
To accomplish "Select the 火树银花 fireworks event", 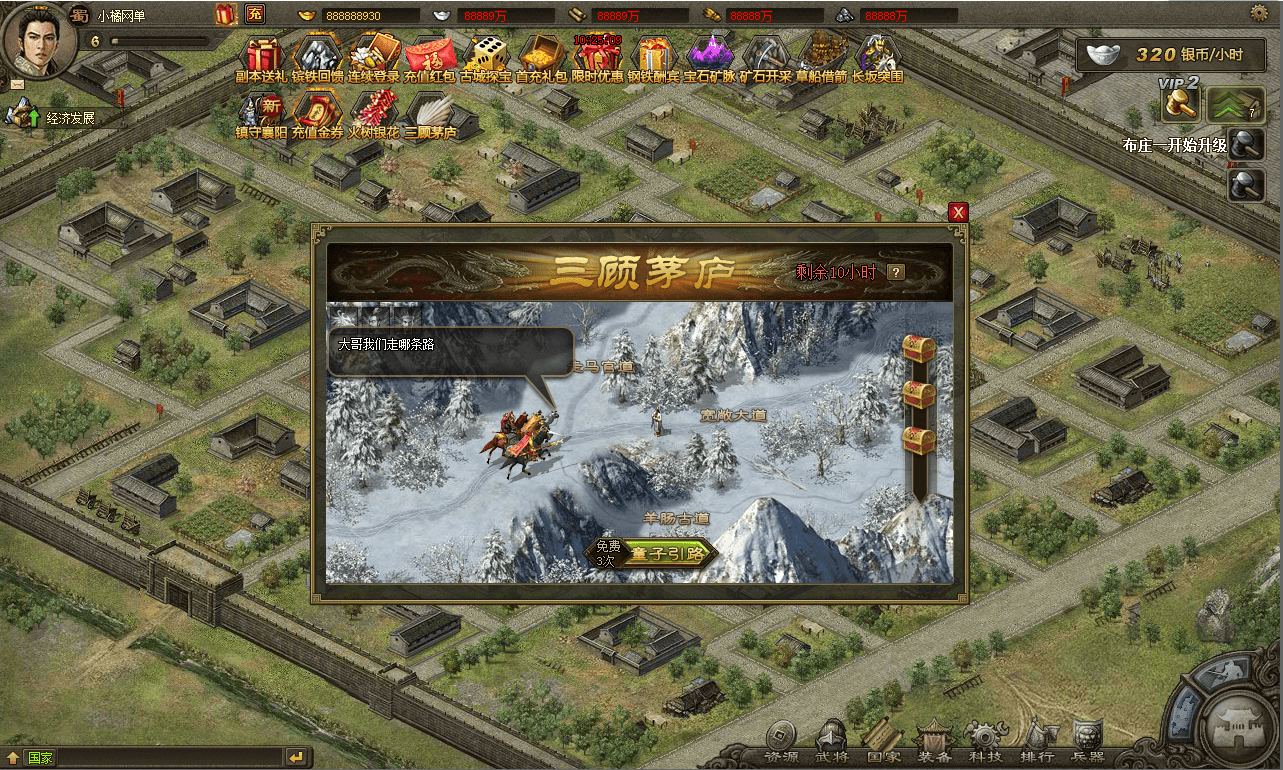I will pos(374,113).
